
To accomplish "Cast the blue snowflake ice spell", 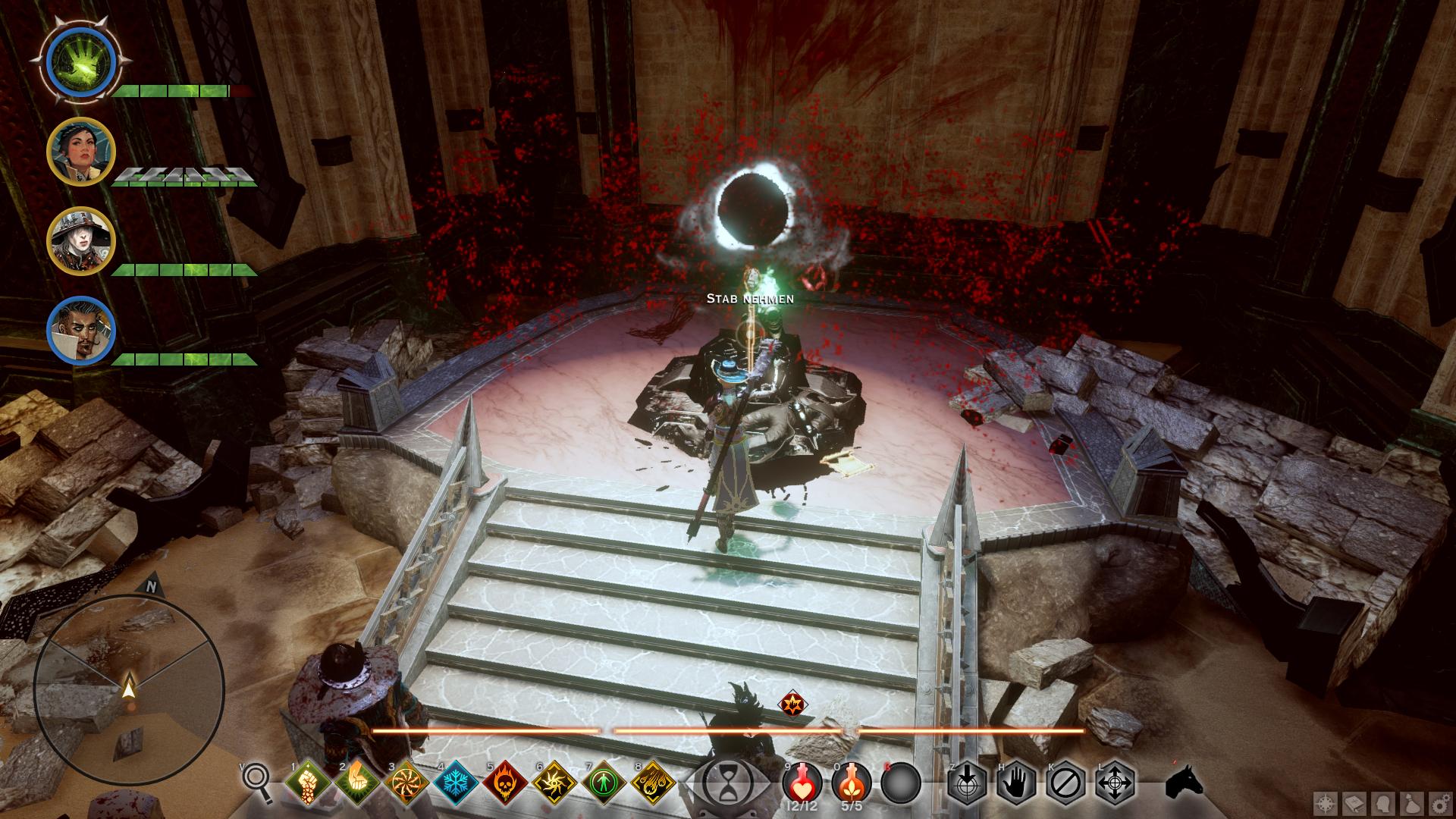I will click(456, 783).
